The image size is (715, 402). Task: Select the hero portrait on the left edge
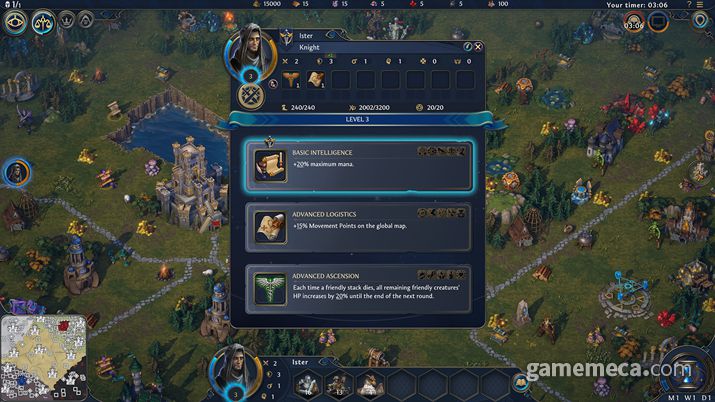coord(17,173)
